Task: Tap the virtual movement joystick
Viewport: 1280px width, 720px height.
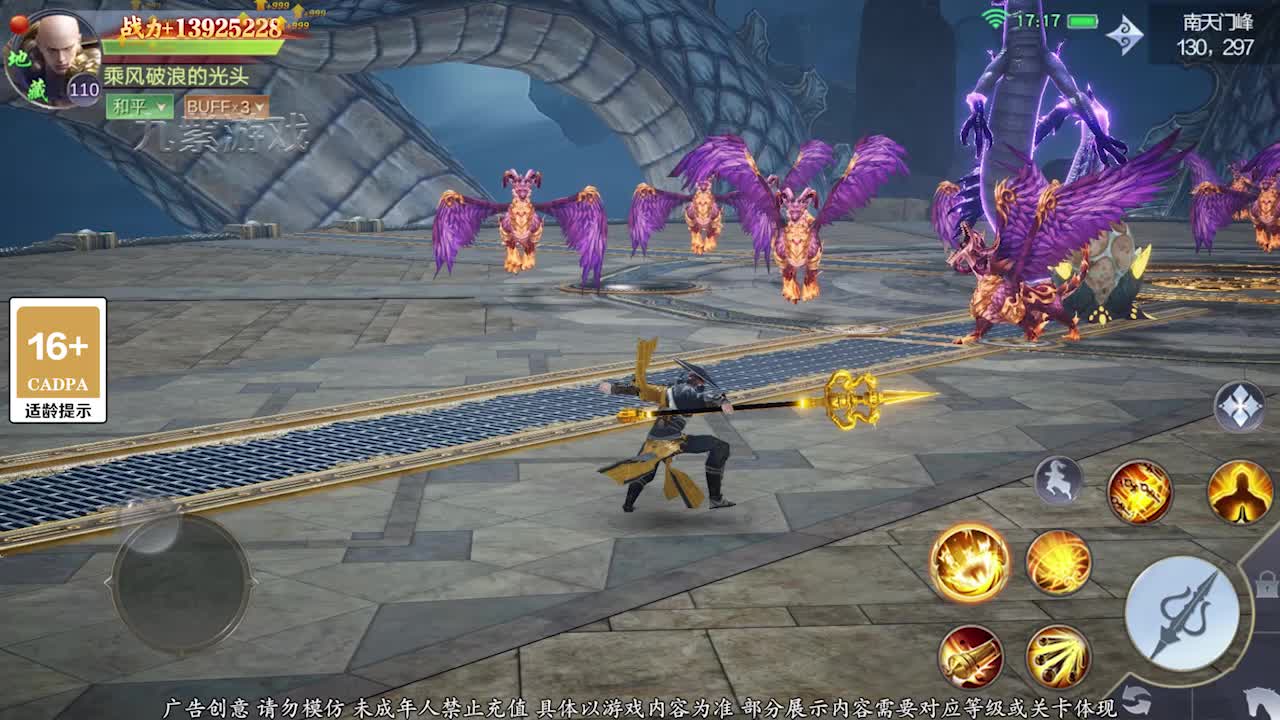Action: pos(180,582)
